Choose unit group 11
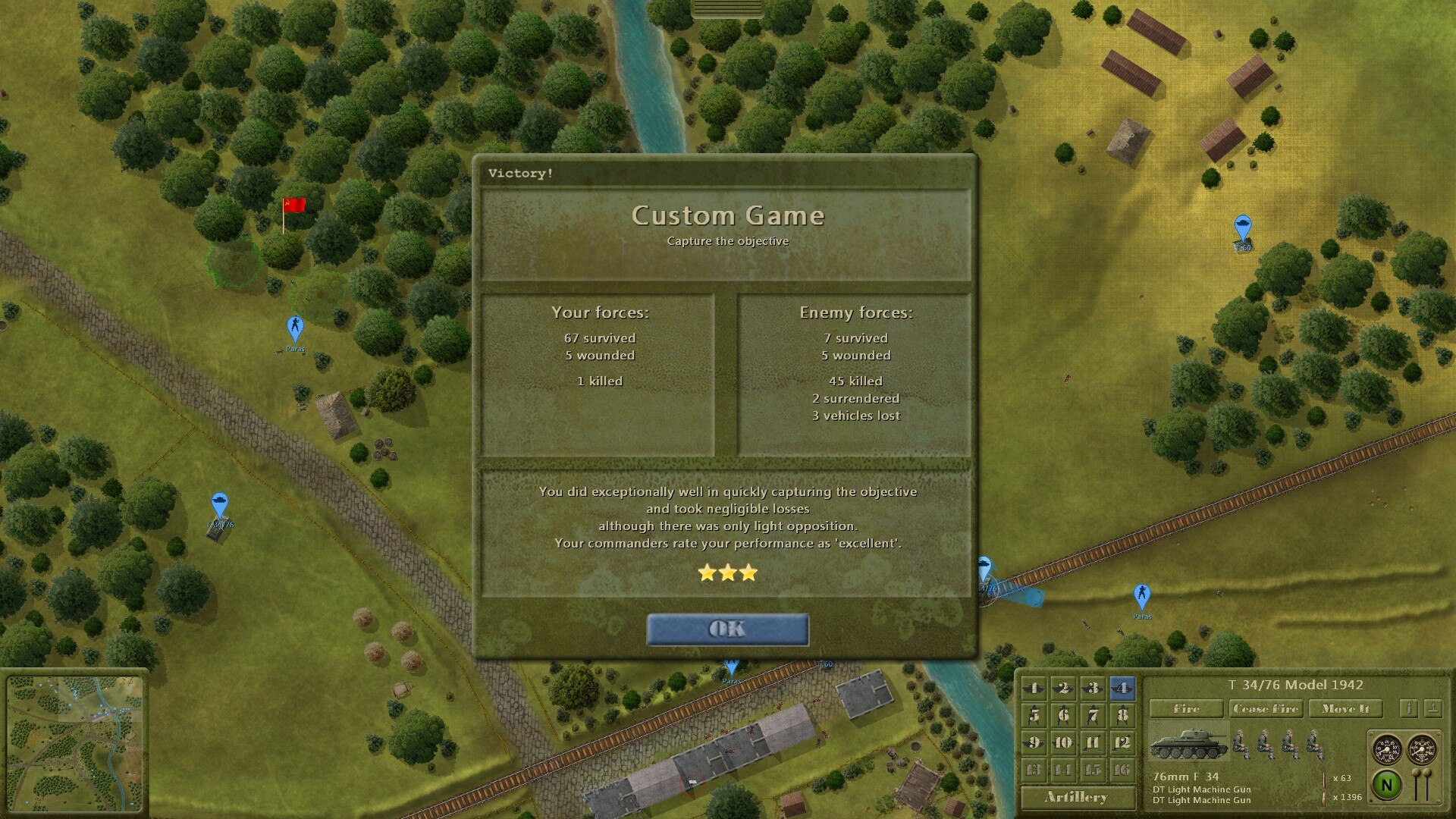 [1093, 742]
